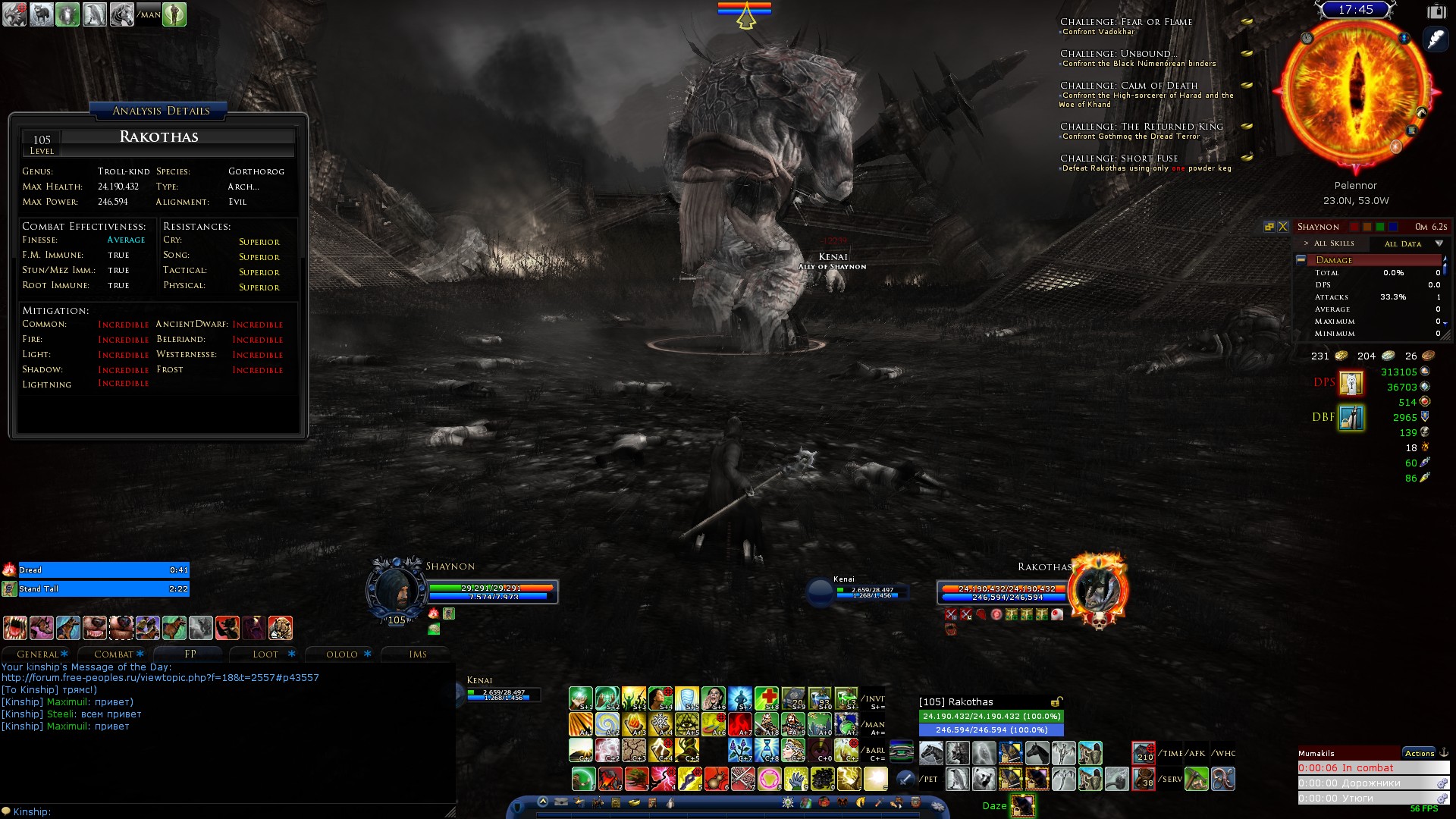Click the /PET shortcut button

pos(930,779)
